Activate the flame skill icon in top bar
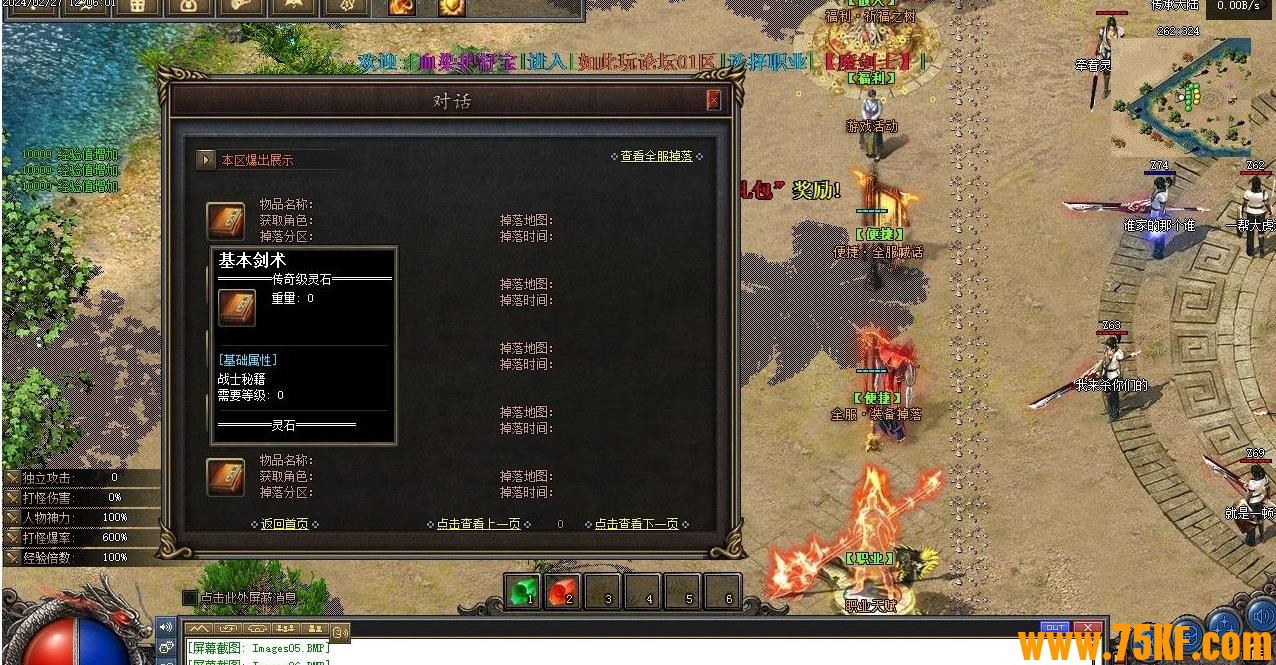 coord(401,7)
